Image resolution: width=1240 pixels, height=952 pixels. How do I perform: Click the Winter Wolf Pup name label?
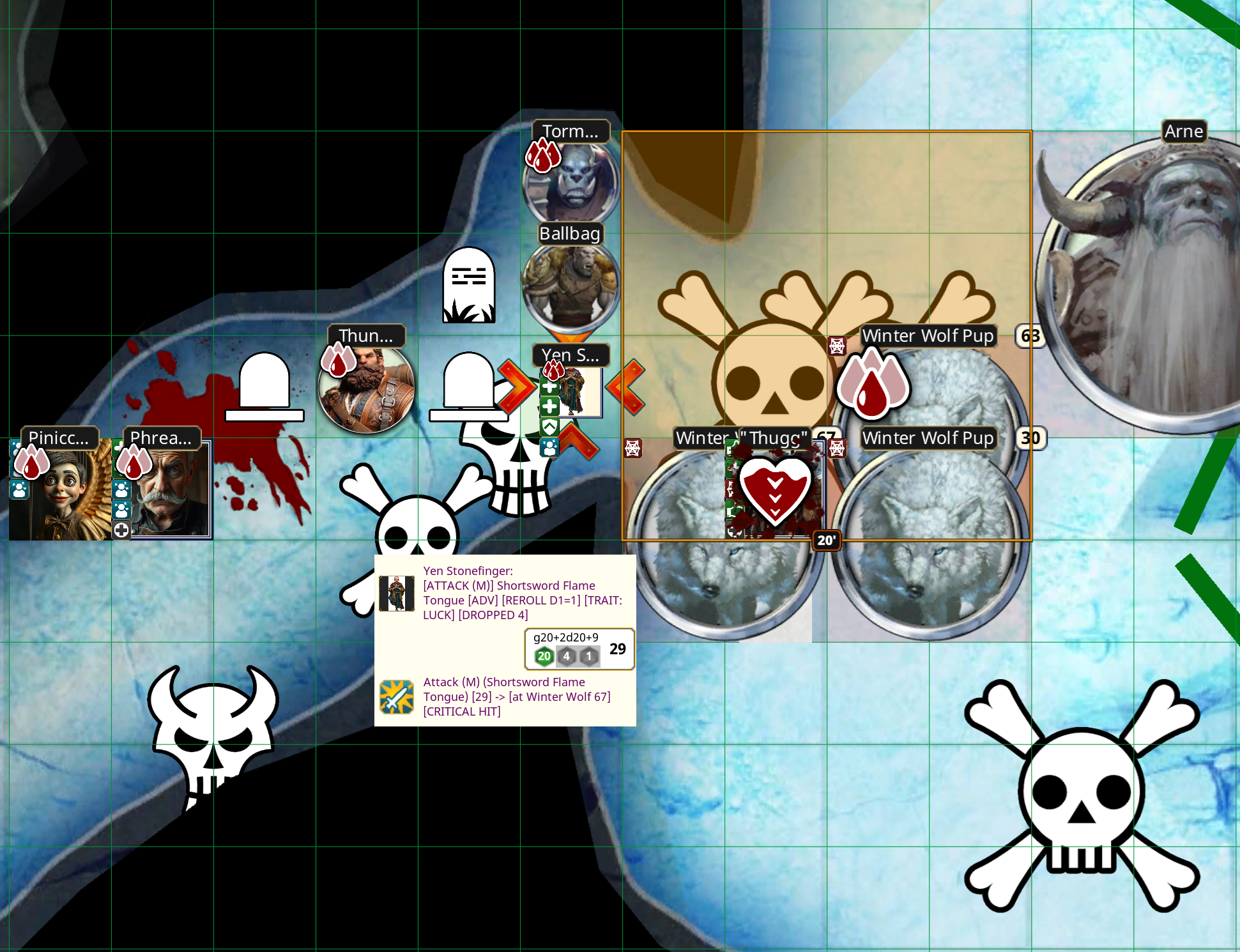(x=928, y=335)
